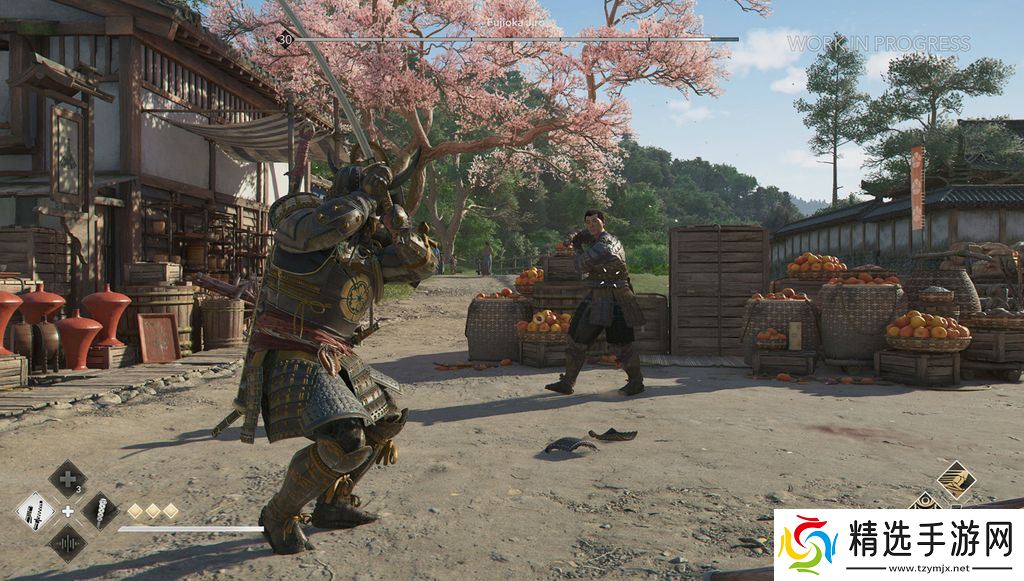Activate the eye-symbol ability icon
This screenshot has width=1024, height=581.
926,503
